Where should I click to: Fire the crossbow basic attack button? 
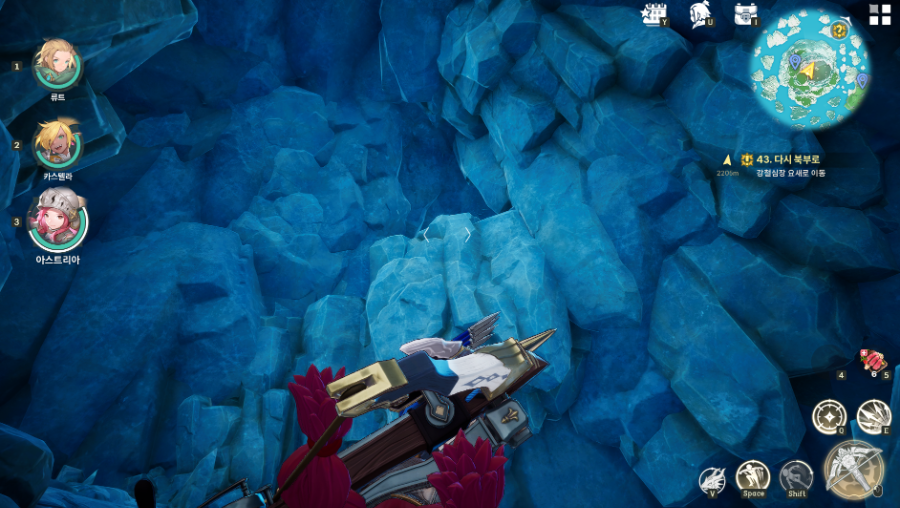pos(852,468)
